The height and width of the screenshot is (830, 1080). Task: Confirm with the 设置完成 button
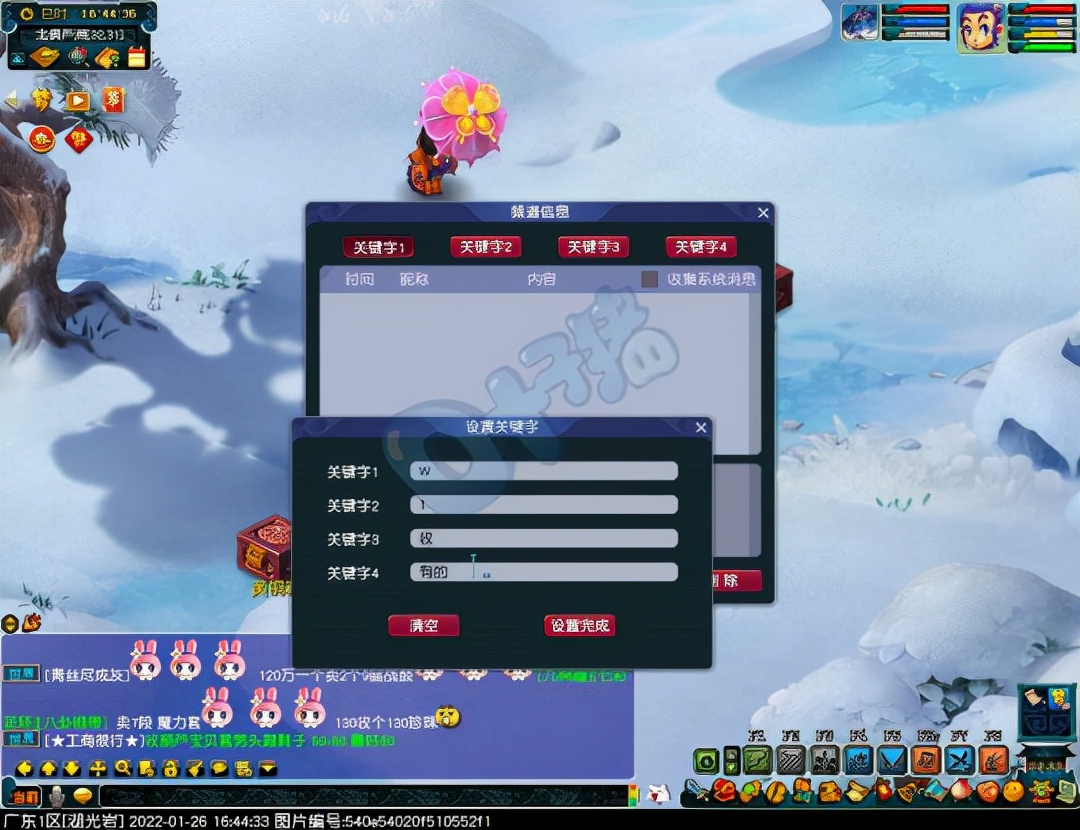(579, 626)
